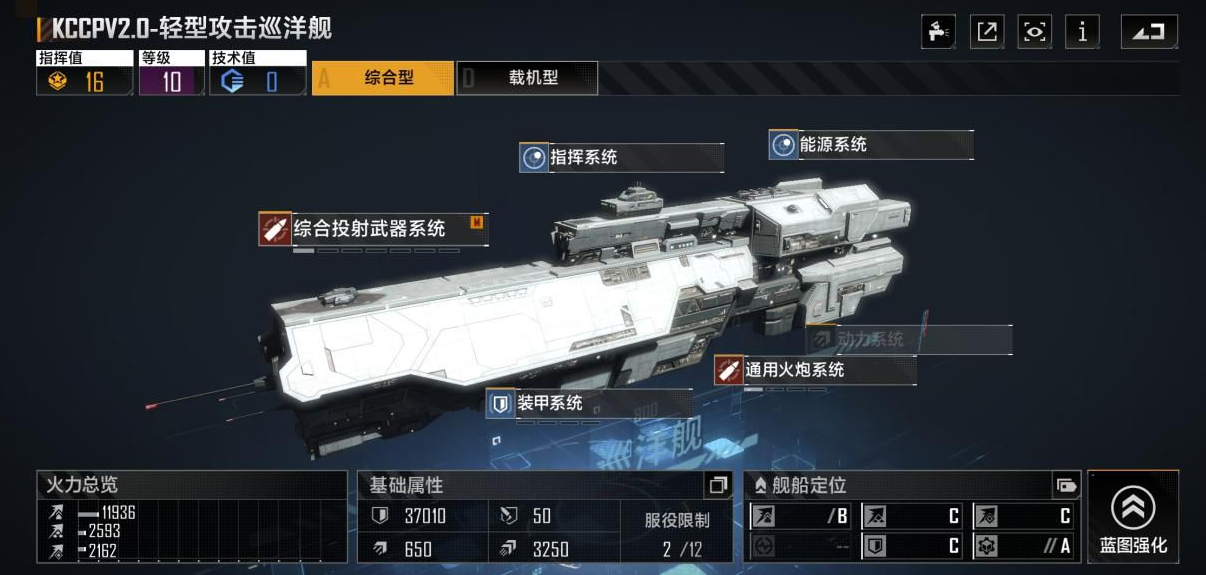Toggle the eye view mode icon
The width and height of the screenshot is (1206, 575).
click(x=1035, y=32)
